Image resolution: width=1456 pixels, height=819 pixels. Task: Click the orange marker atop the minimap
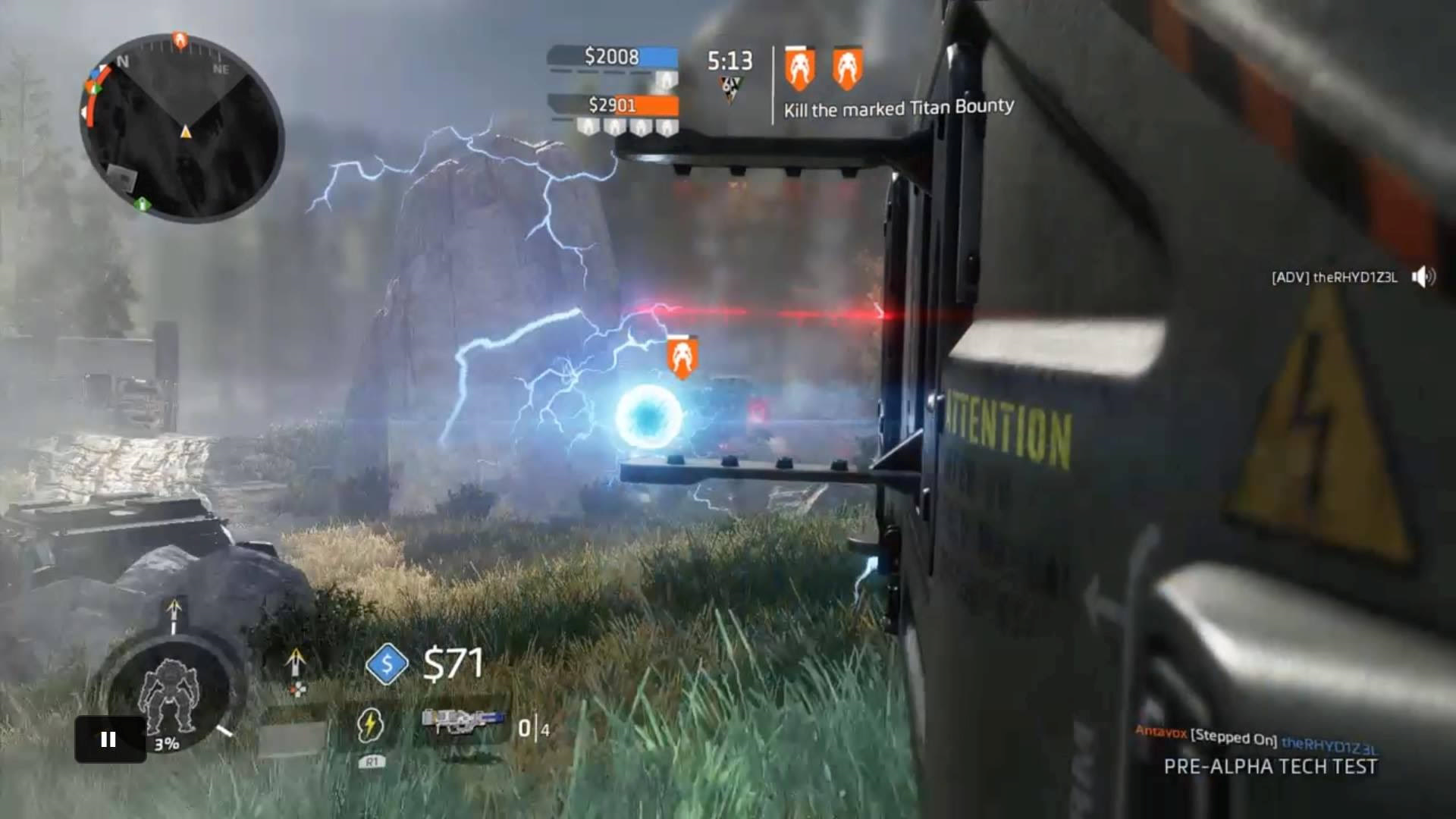coord(180,39)
